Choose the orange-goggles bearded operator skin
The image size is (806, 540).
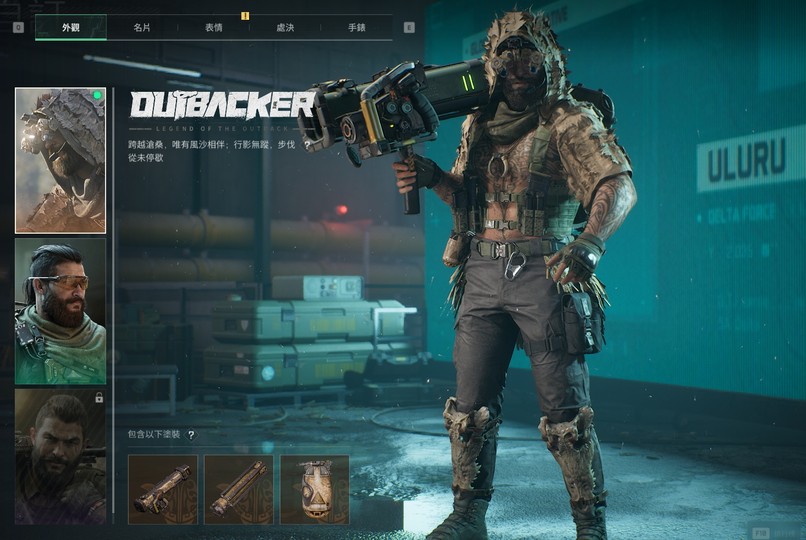tap(60, 310)
